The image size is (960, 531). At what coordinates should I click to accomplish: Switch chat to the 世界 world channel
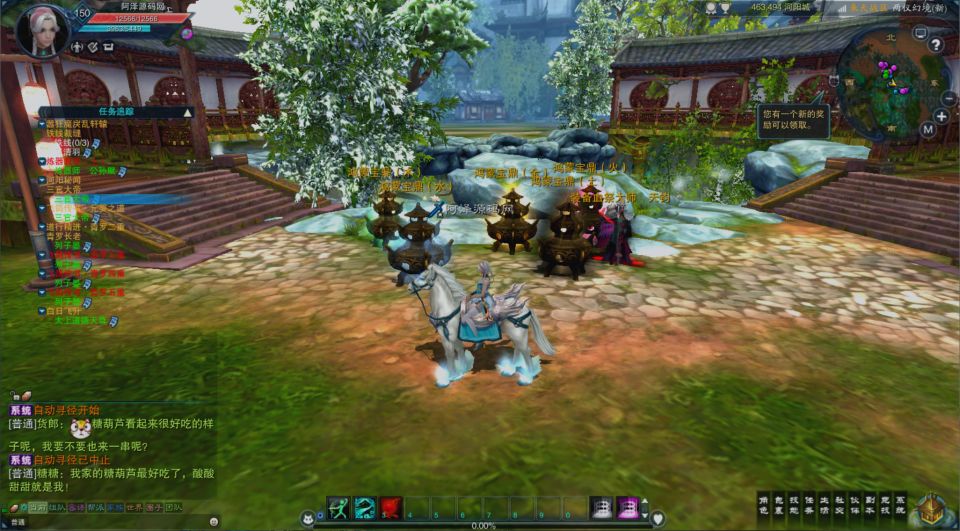tap(136, 507)
